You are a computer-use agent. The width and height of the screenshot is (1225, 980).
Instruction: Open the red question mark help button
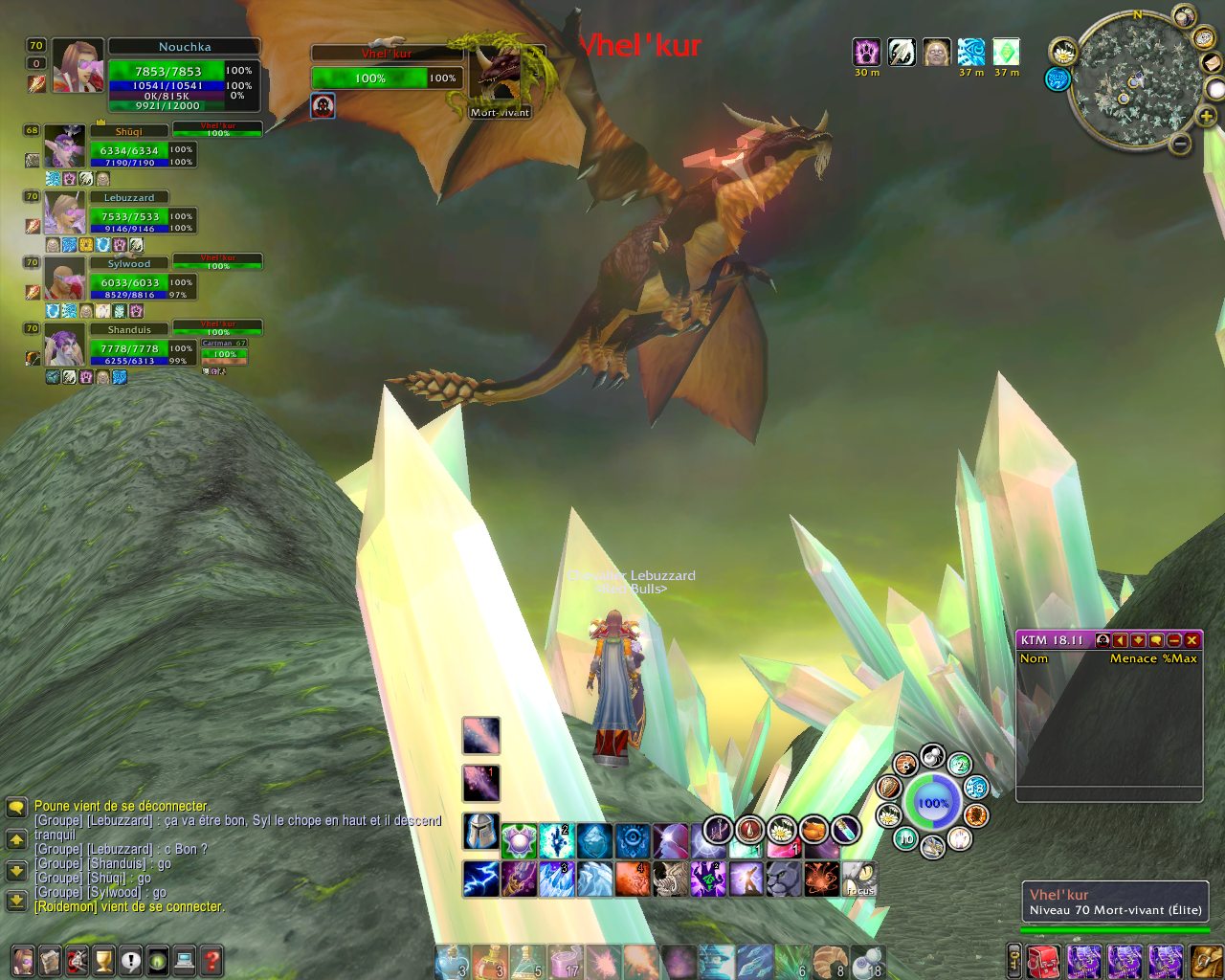point(212,960)
